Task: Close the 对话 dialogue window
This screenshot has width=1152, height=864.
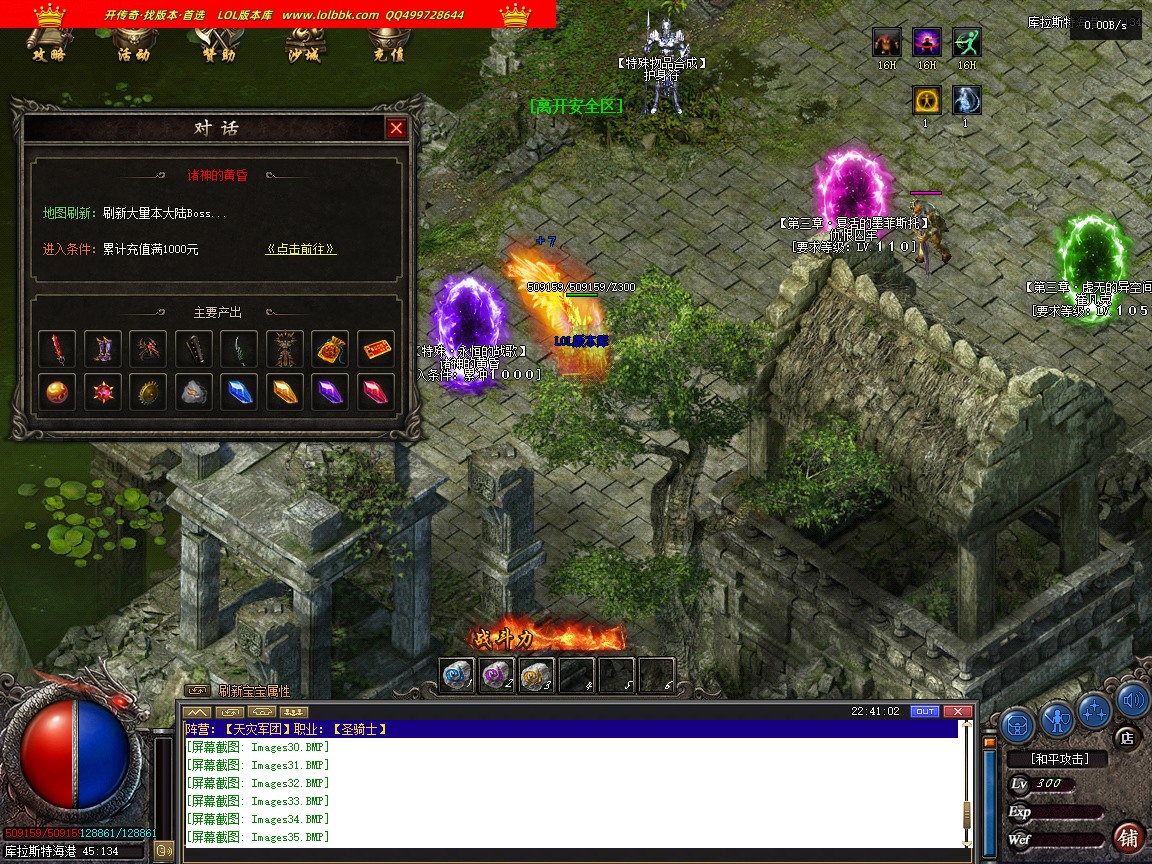Action: click(x=397, y=128)
